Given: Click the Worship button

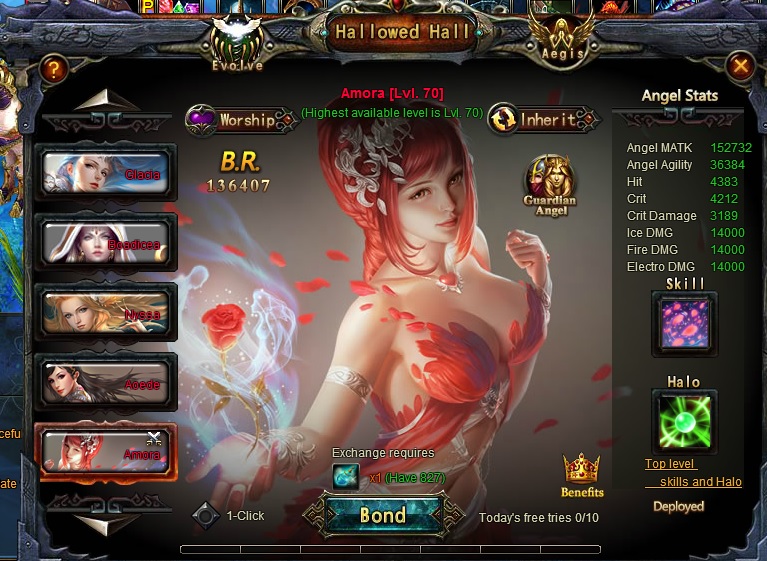Looking at the screenshot, I should click(232, 120).
